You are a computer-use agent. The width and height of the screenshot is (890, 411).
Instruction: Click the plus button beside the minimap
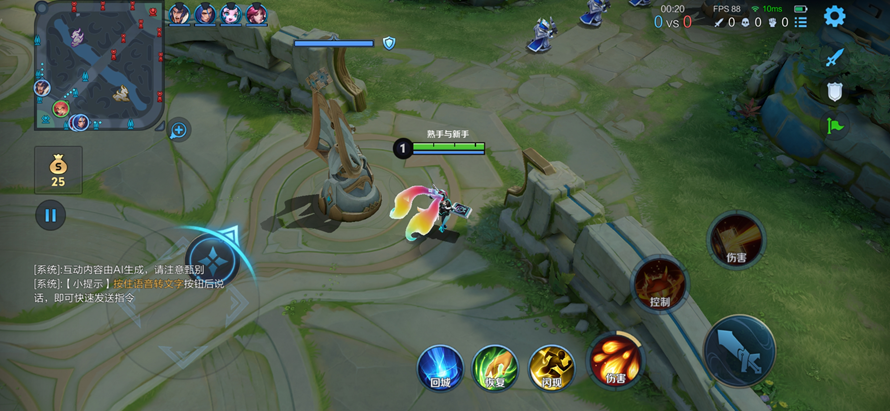click(178, 129)
